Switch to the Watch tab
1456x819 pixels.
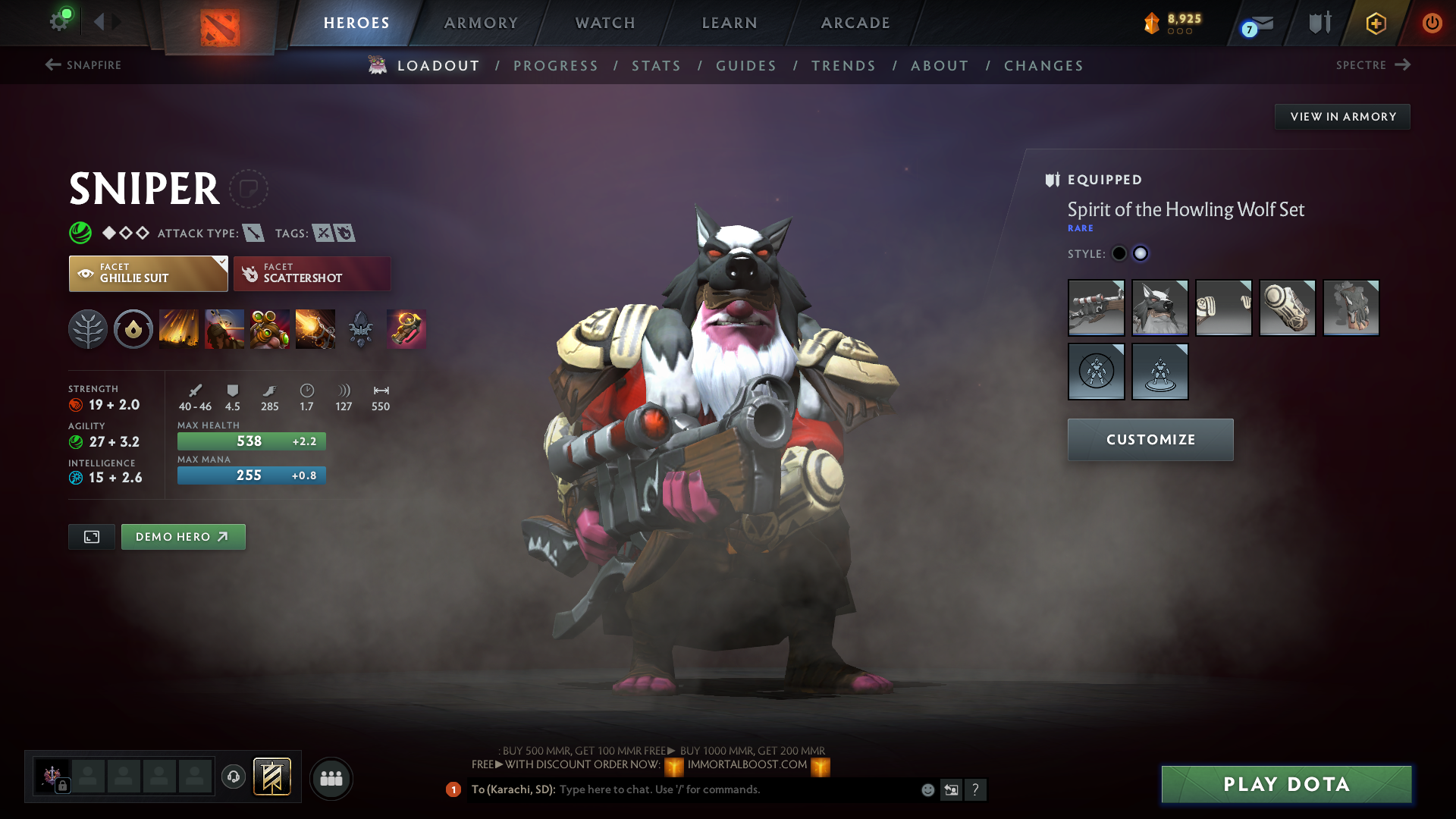click(x=605, y=23)
